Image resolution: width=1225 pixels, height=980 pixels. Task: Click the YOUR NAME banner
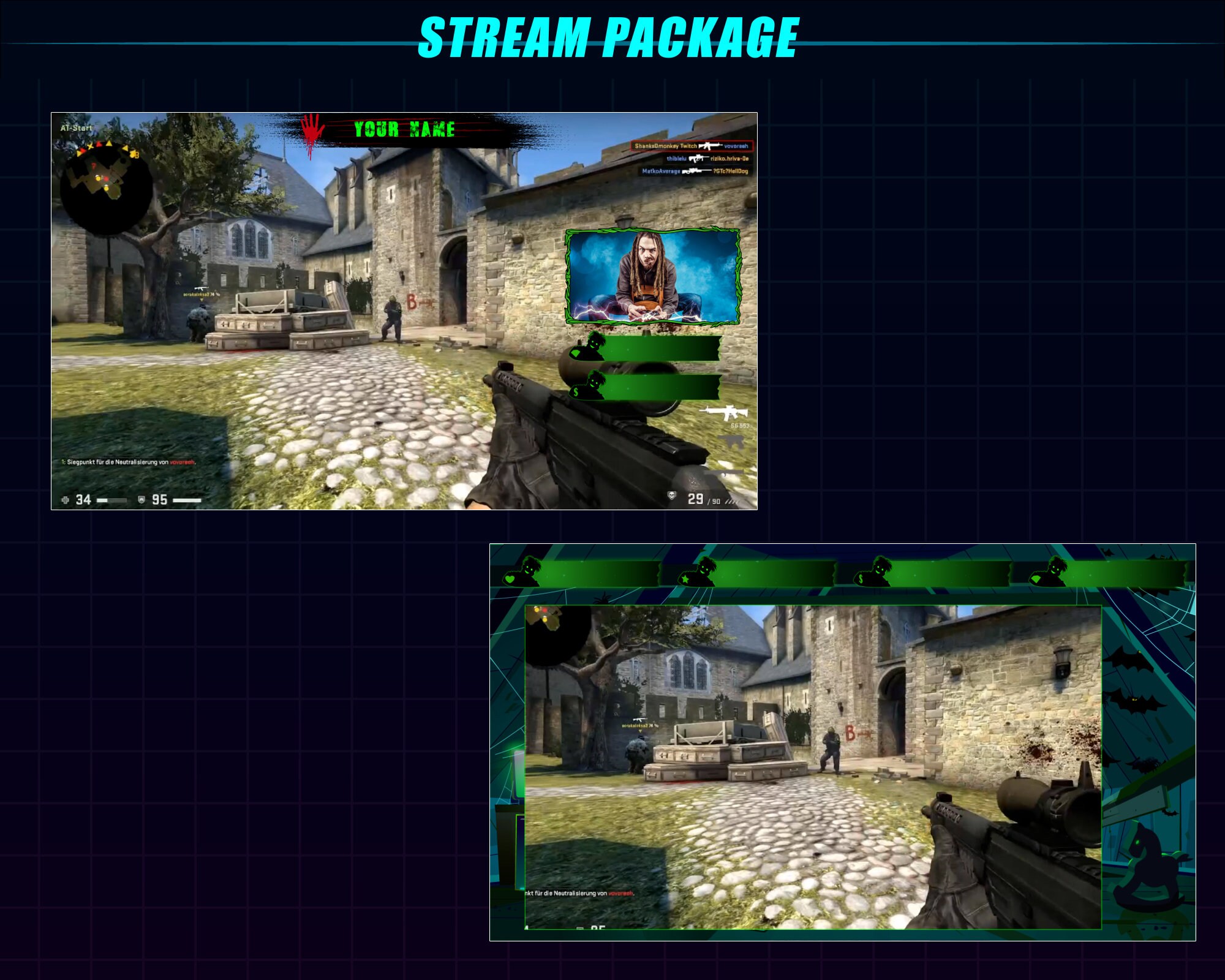[404, 129]
